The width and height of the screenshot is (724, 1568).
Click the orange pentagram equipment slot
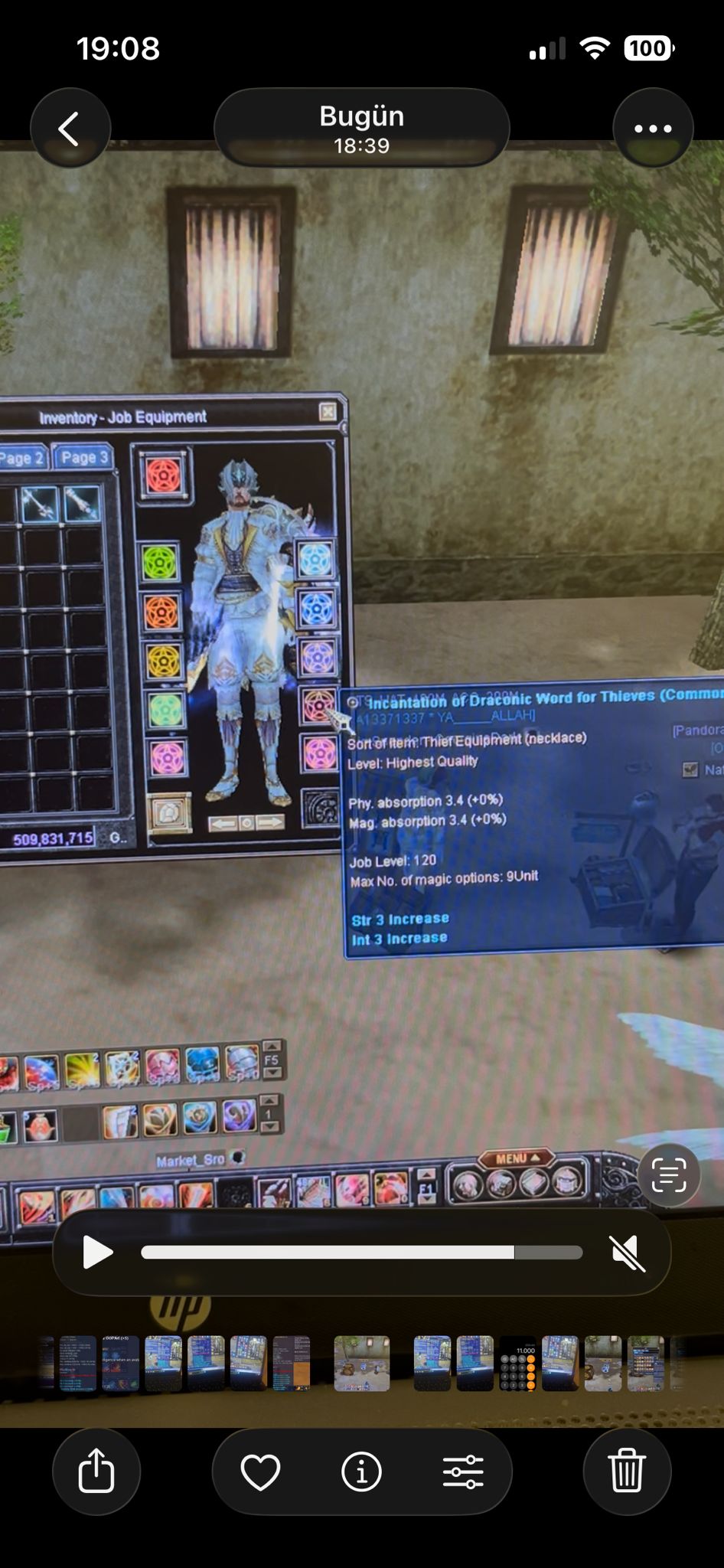point(161,612)
